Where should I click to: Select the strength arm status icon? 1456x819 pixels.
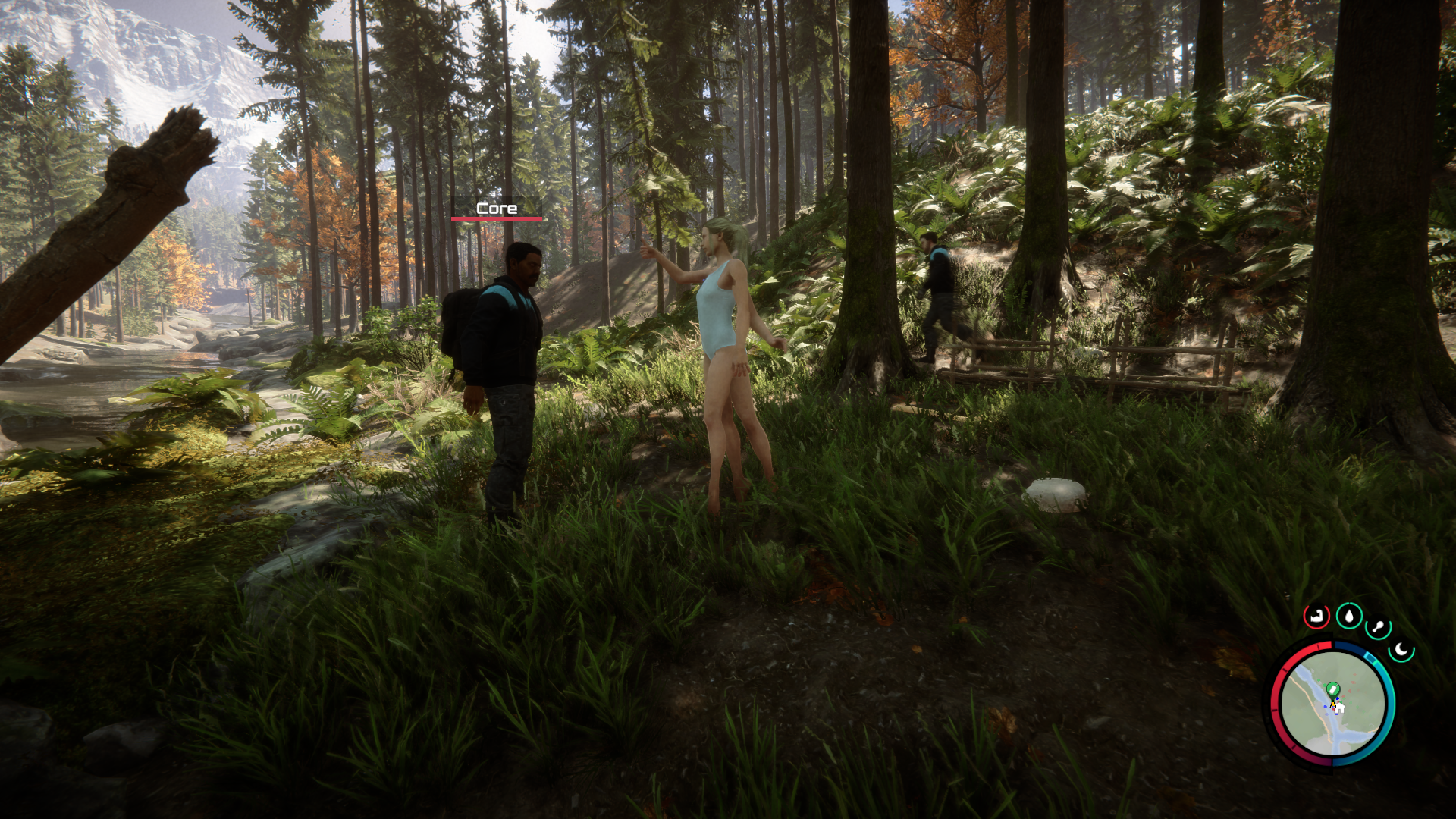coord(1316,617)
